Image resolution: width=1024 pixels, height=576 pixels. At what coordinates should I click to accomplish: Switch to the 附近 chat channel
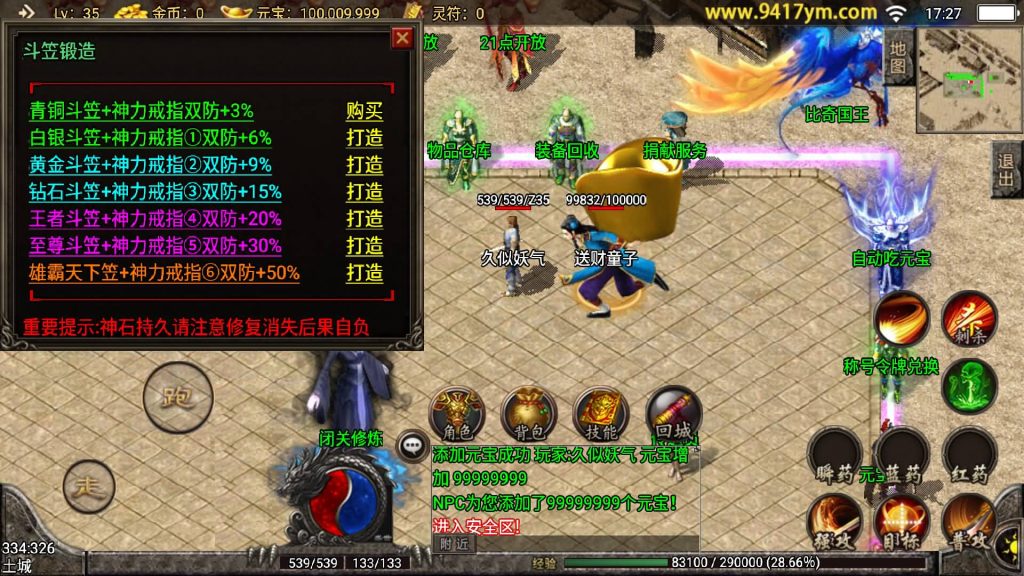456,543
